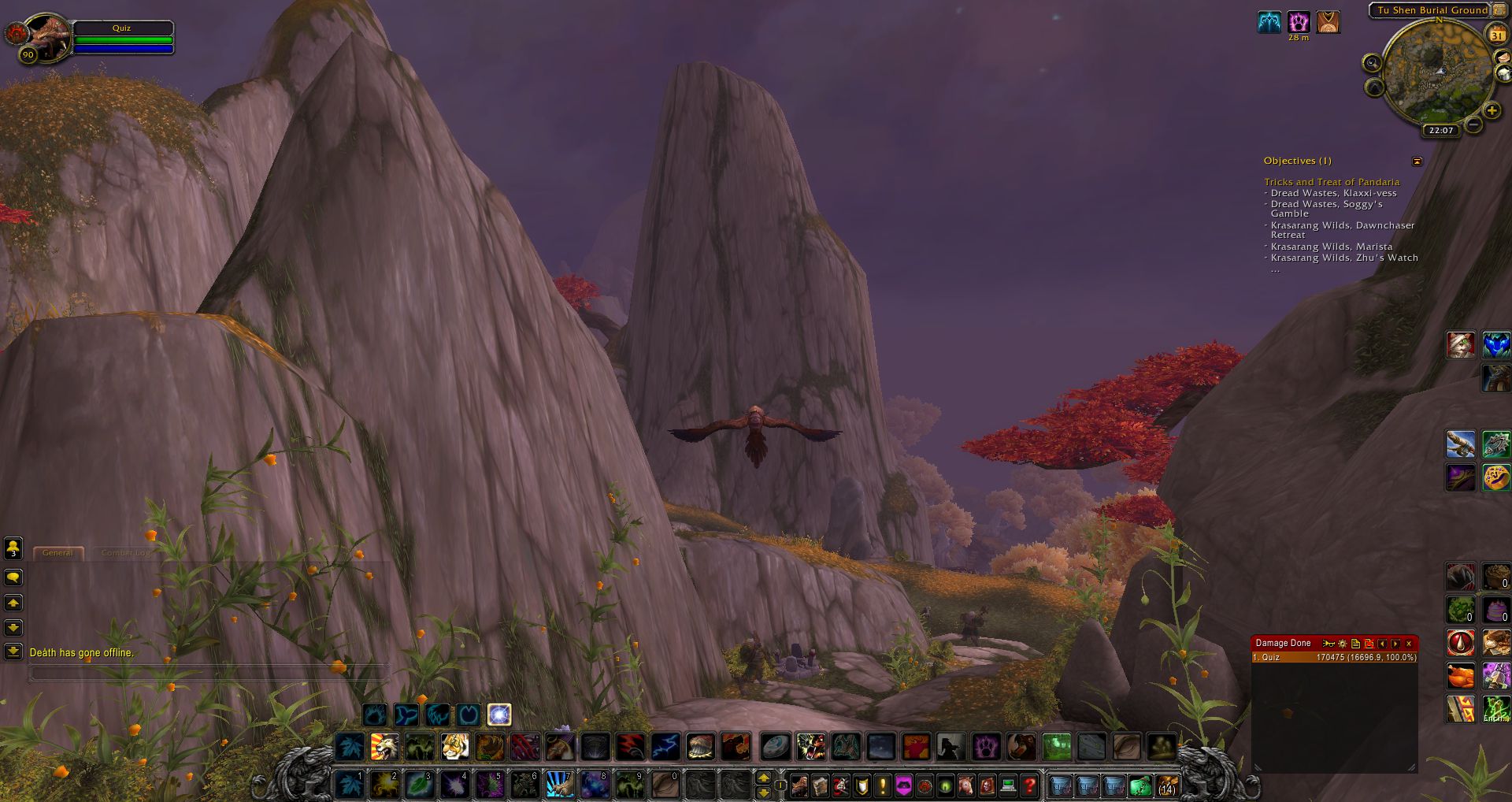Collapse the Objectives tracker
Image resolution: width=1512 pixels, height=802 pixels.
pos(1417,162)
